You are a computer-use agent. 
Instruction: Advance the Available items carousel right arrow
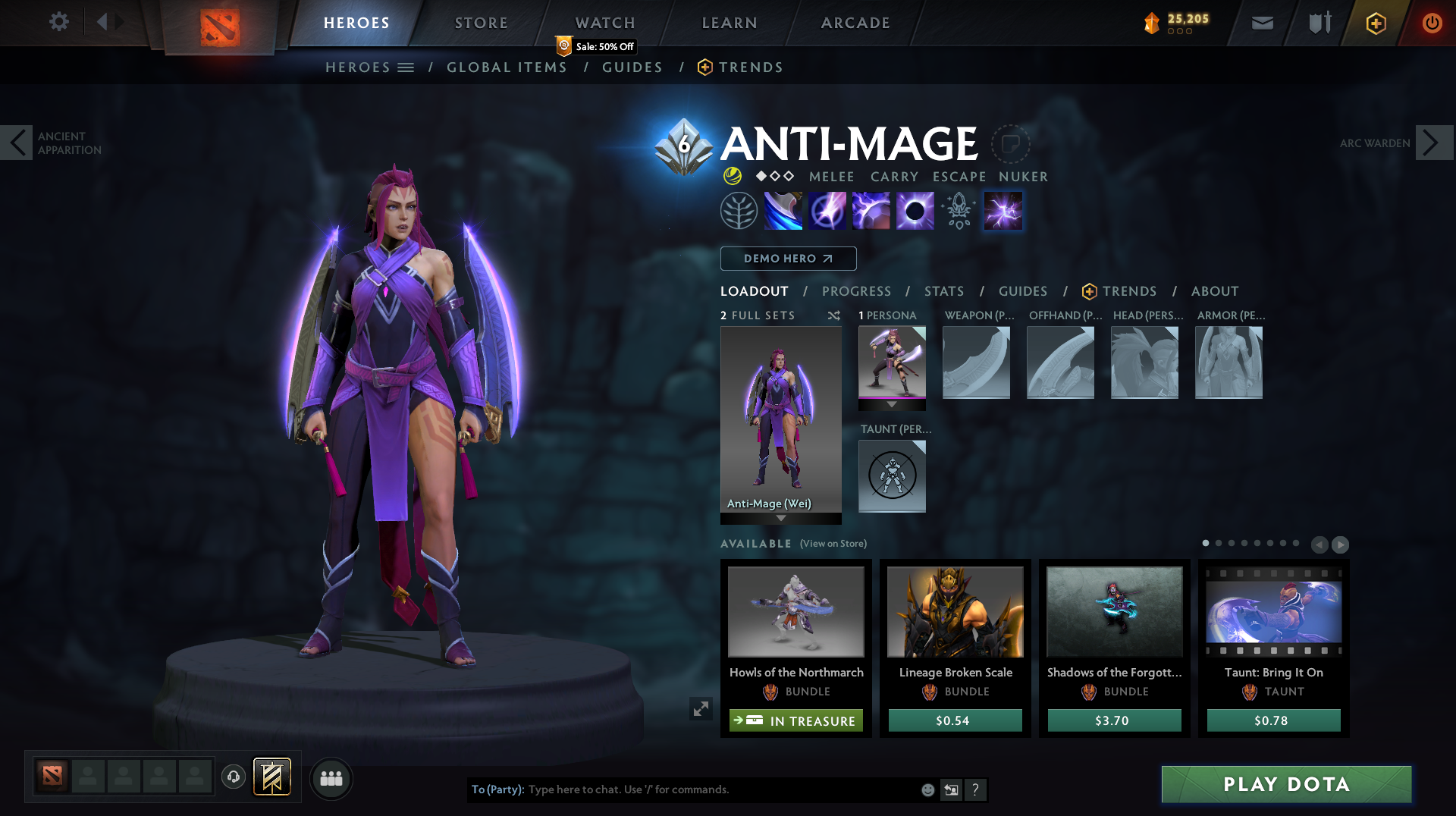point(1341,545)
